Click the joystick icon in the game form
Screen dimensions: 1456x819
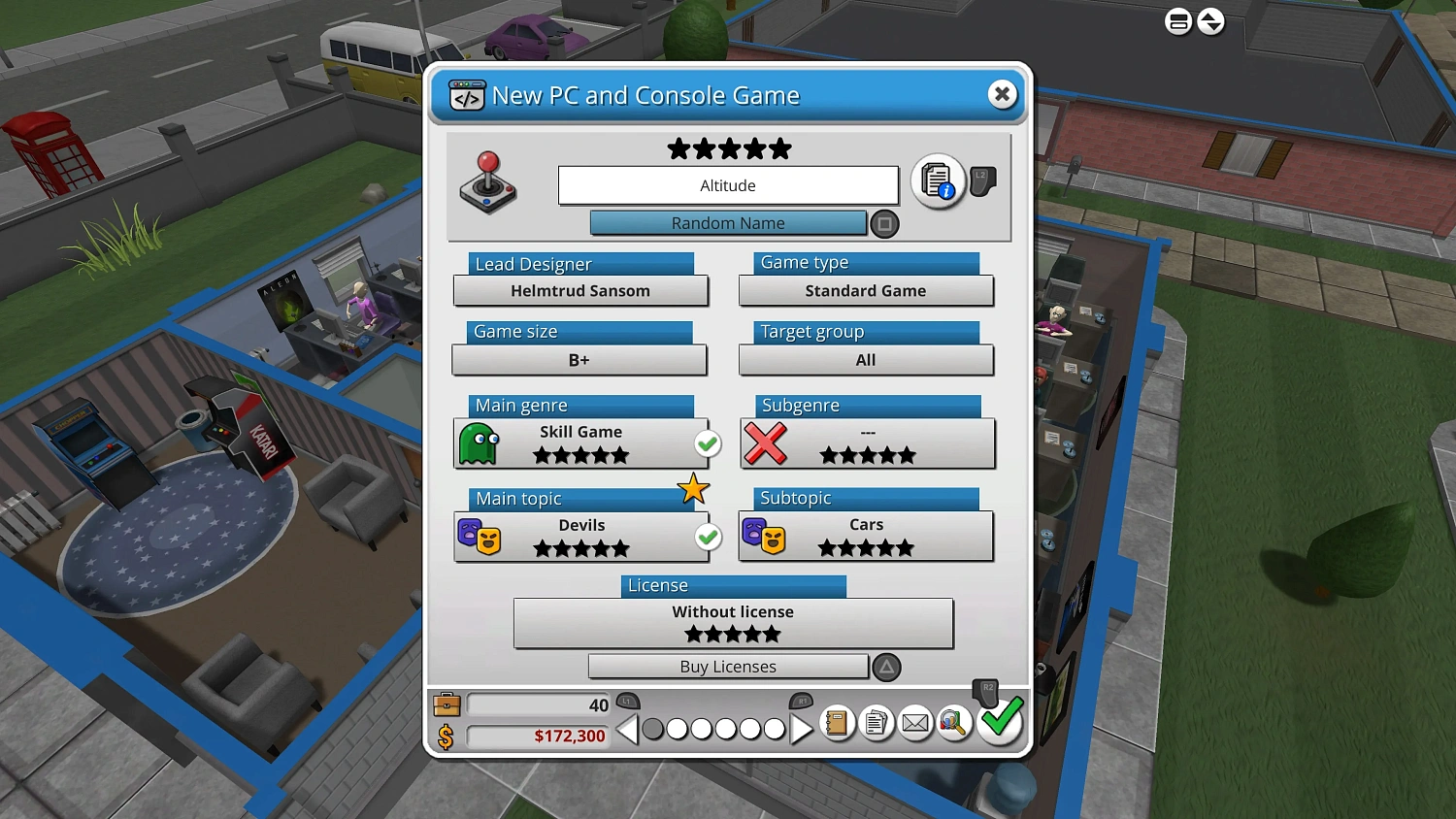487,182
